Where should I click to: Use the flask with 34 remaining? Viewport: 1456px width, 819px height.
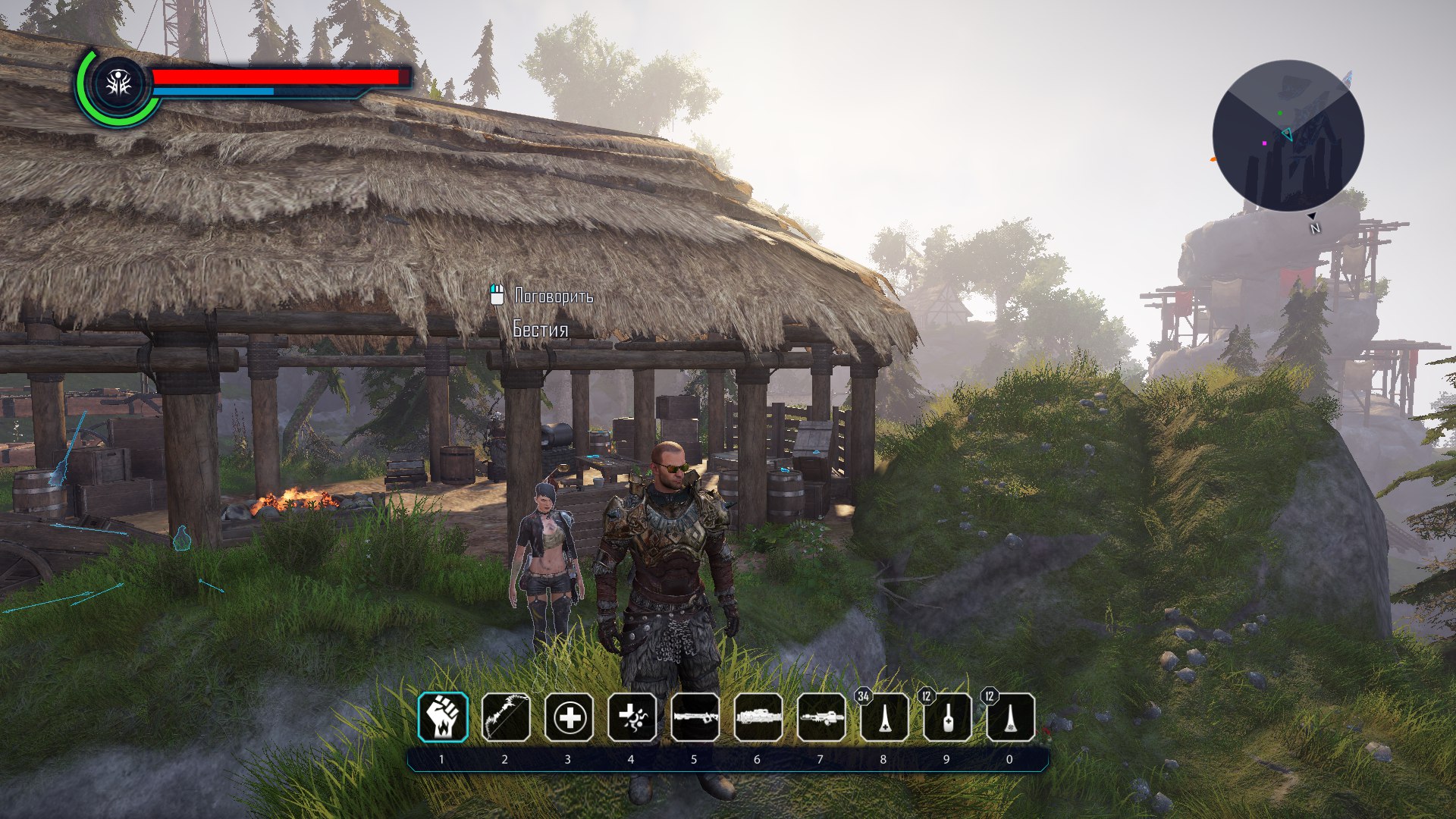tap(884, 717)
